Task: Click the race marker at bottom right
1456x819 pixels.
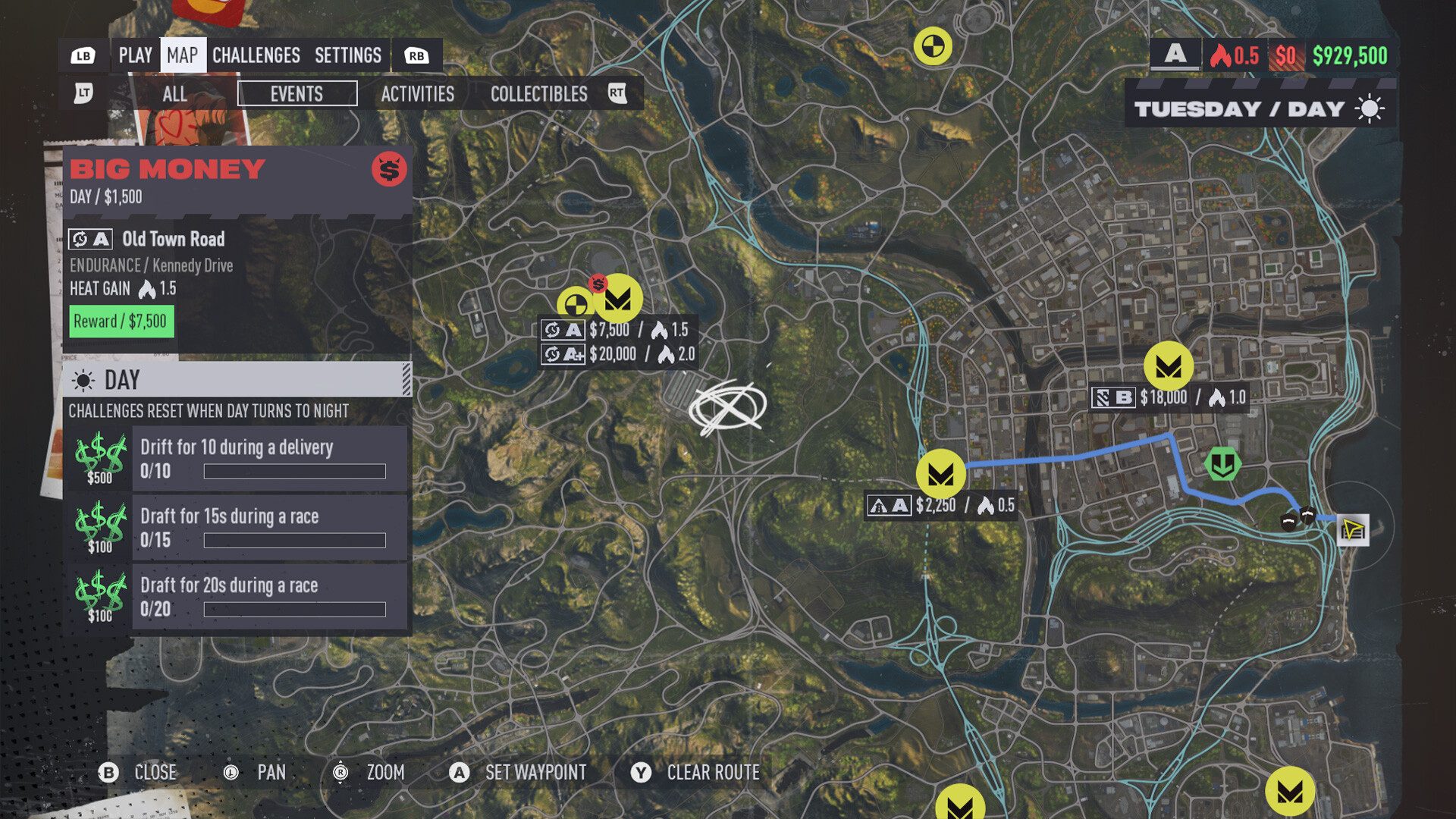Action: click(x=1289, y=792)
